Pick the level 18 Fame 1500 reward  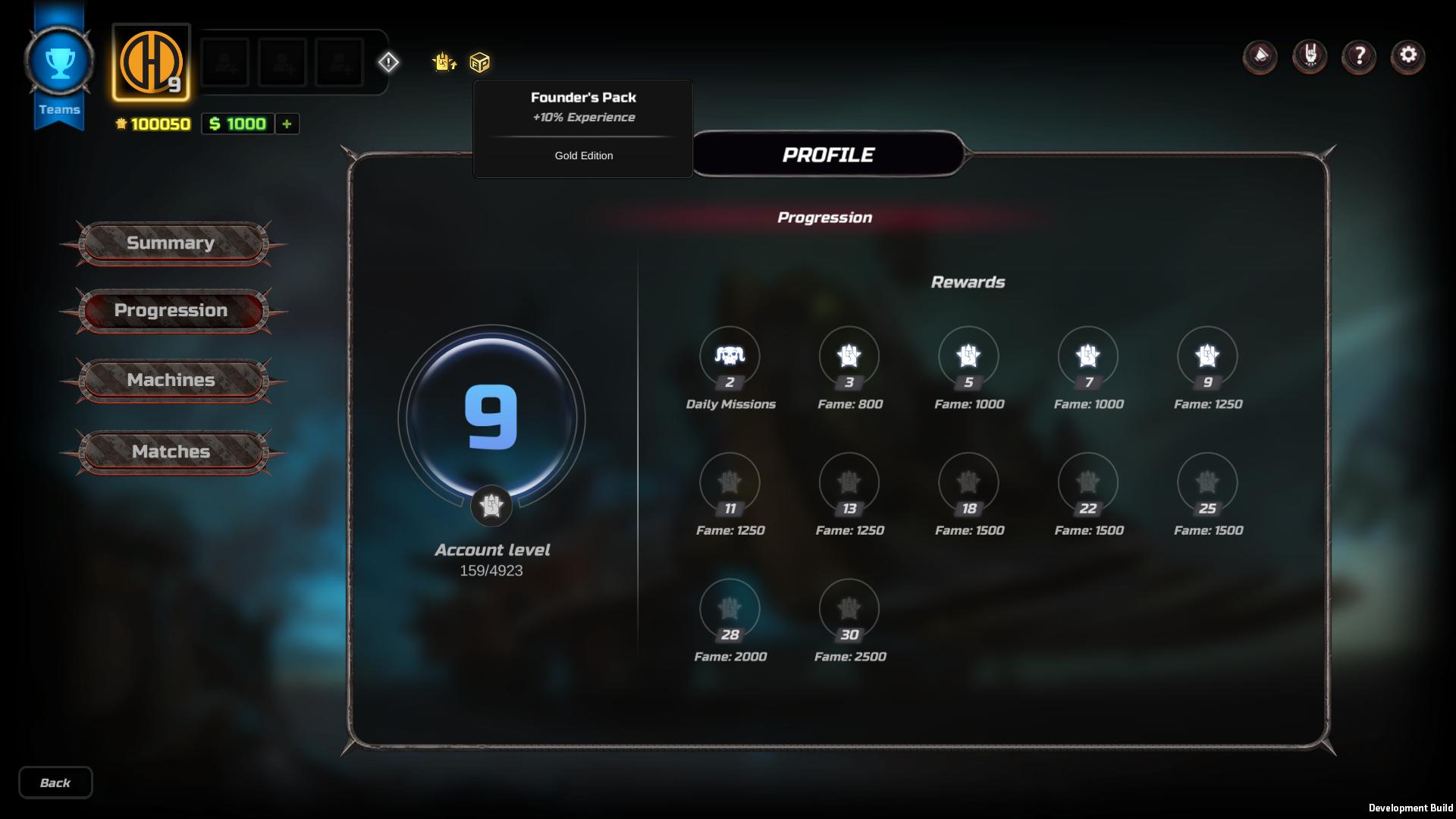(x=968, y=483)
